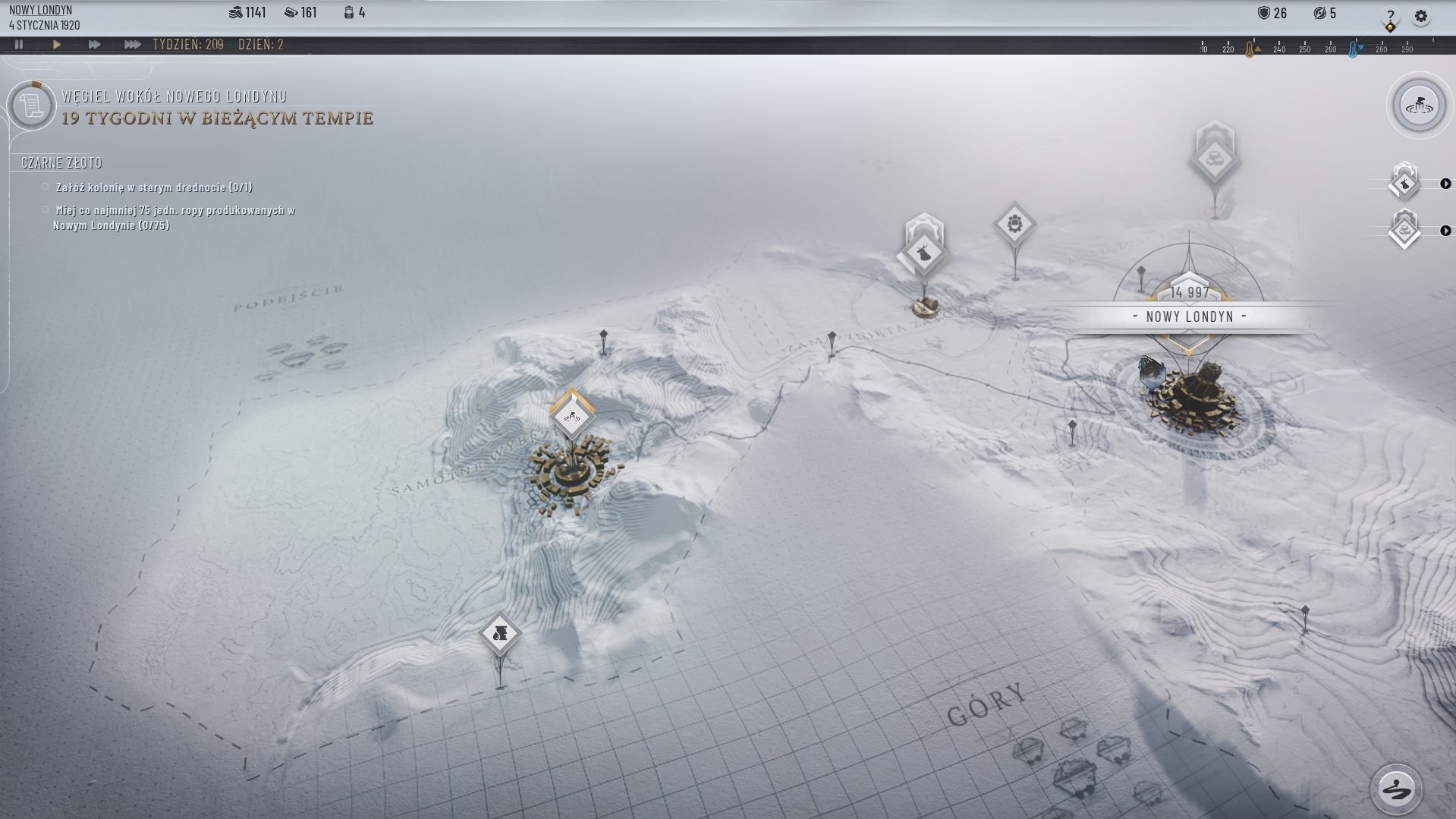1456x819 pixels.
Task: Check the objective about 75 jedn. ropy
Action: coord(46,211)
